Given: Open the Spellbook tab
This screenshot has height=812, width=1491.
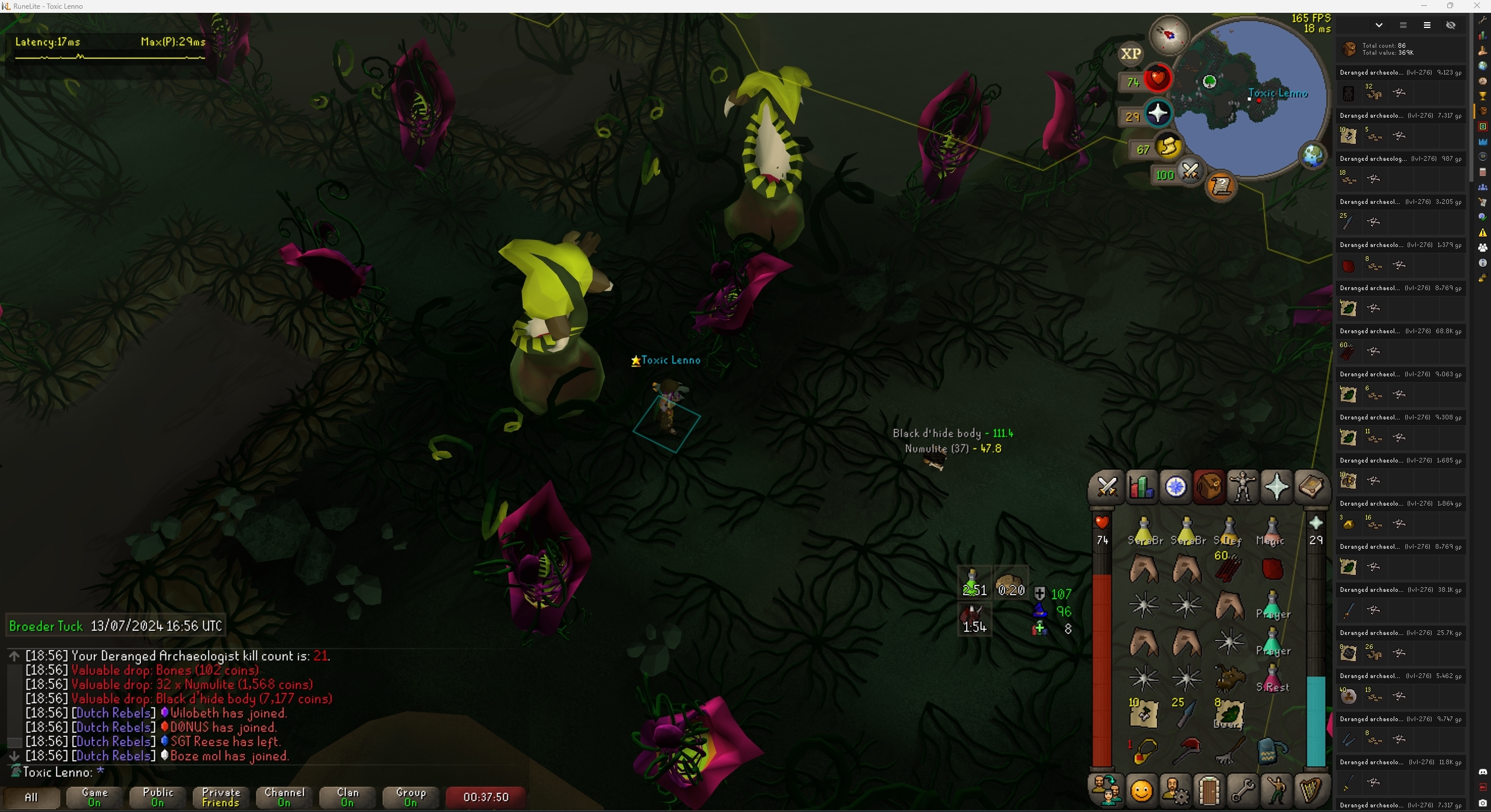Looking at the screenshot, I should tap(1311, 487).
